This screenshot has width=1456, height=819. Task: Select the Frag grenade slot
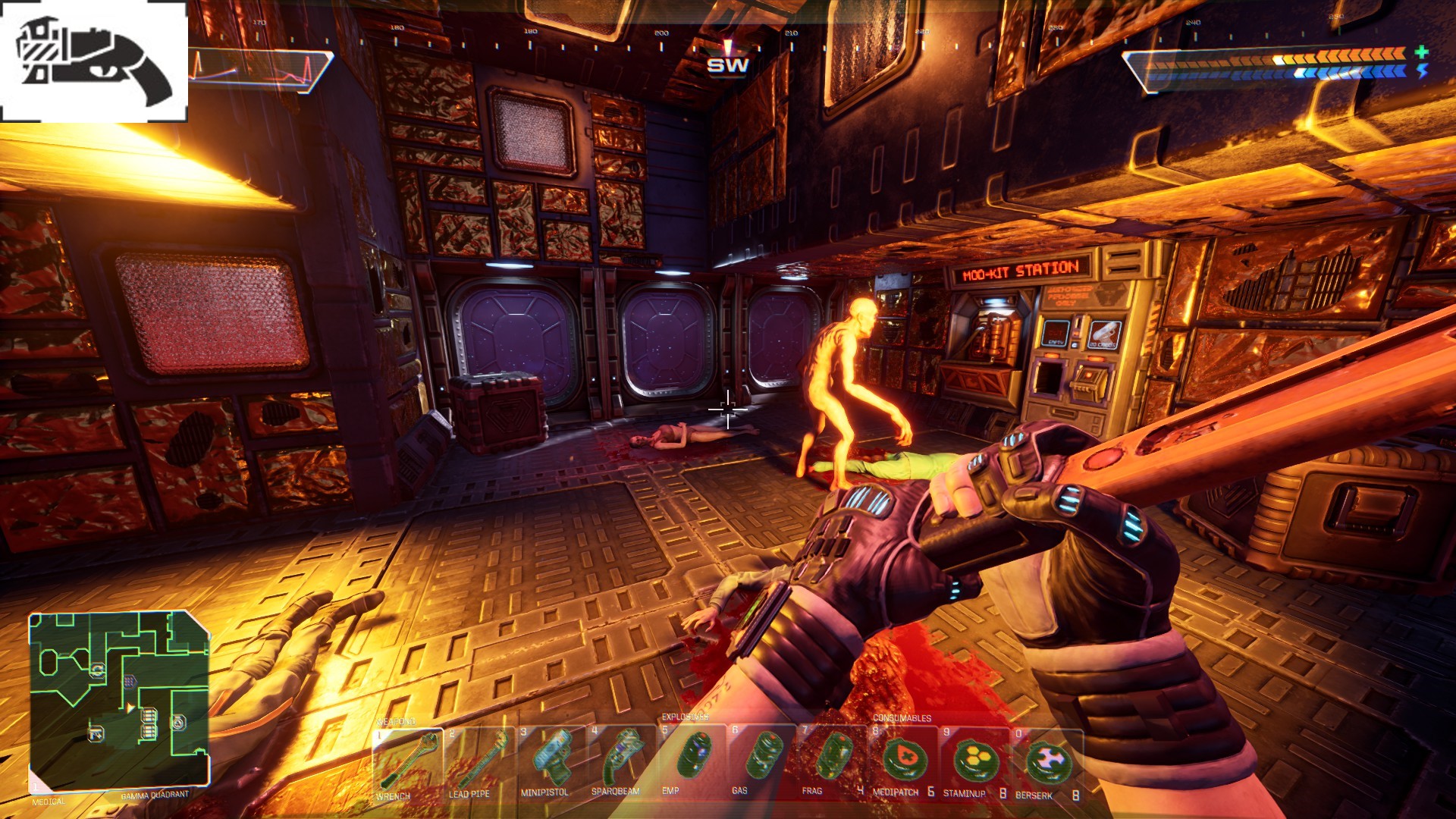(833, 761)
